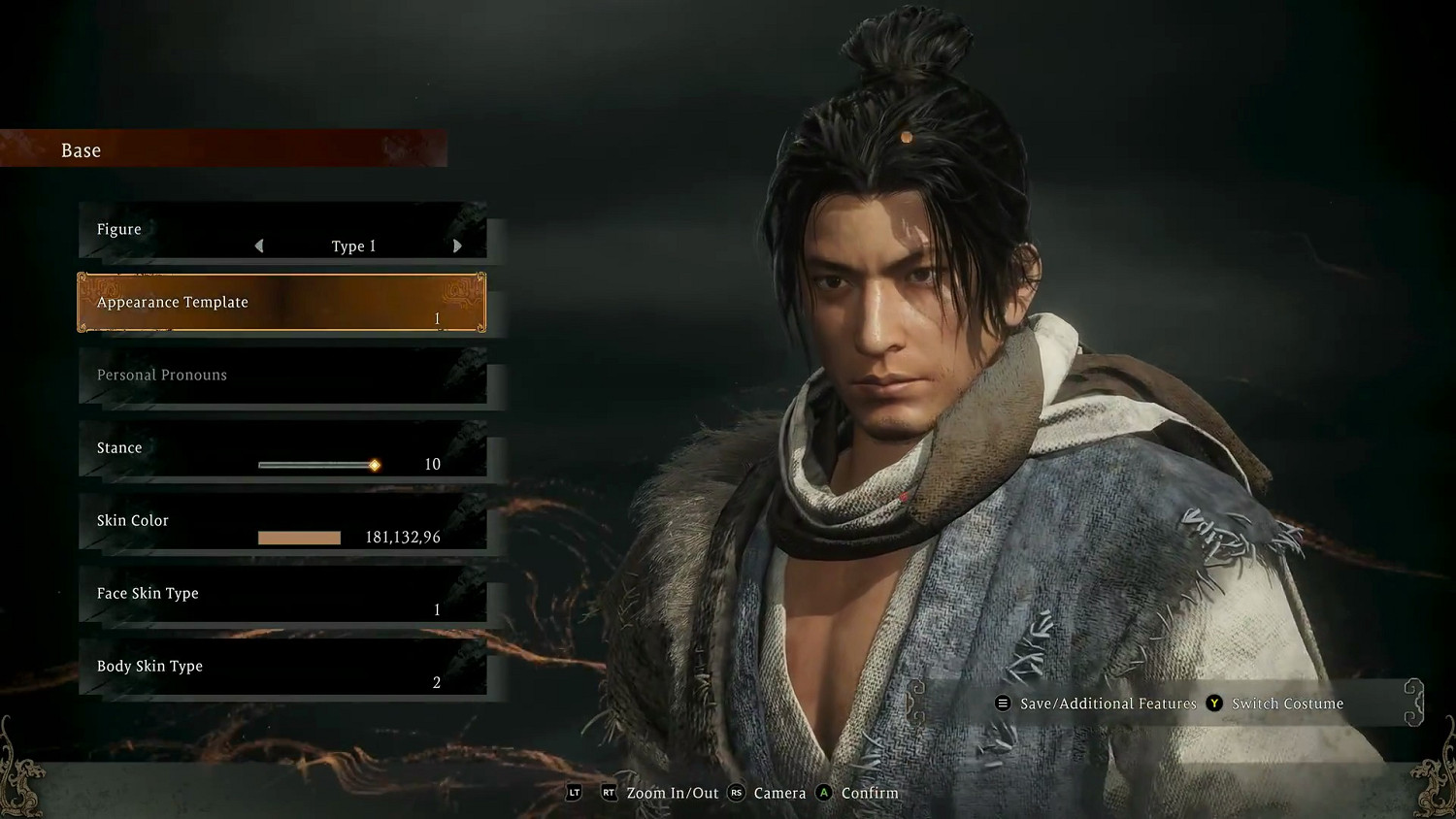
Task: Click the RS Camera control icon
Action: click(x=737, y=793)
